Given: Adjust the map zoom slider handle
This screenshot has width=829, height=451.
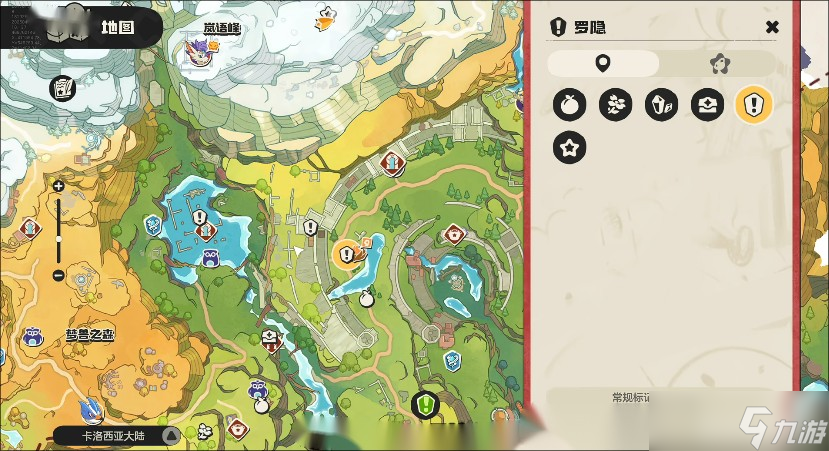Looking at the screenshot, I should click(x=58, y=240).
